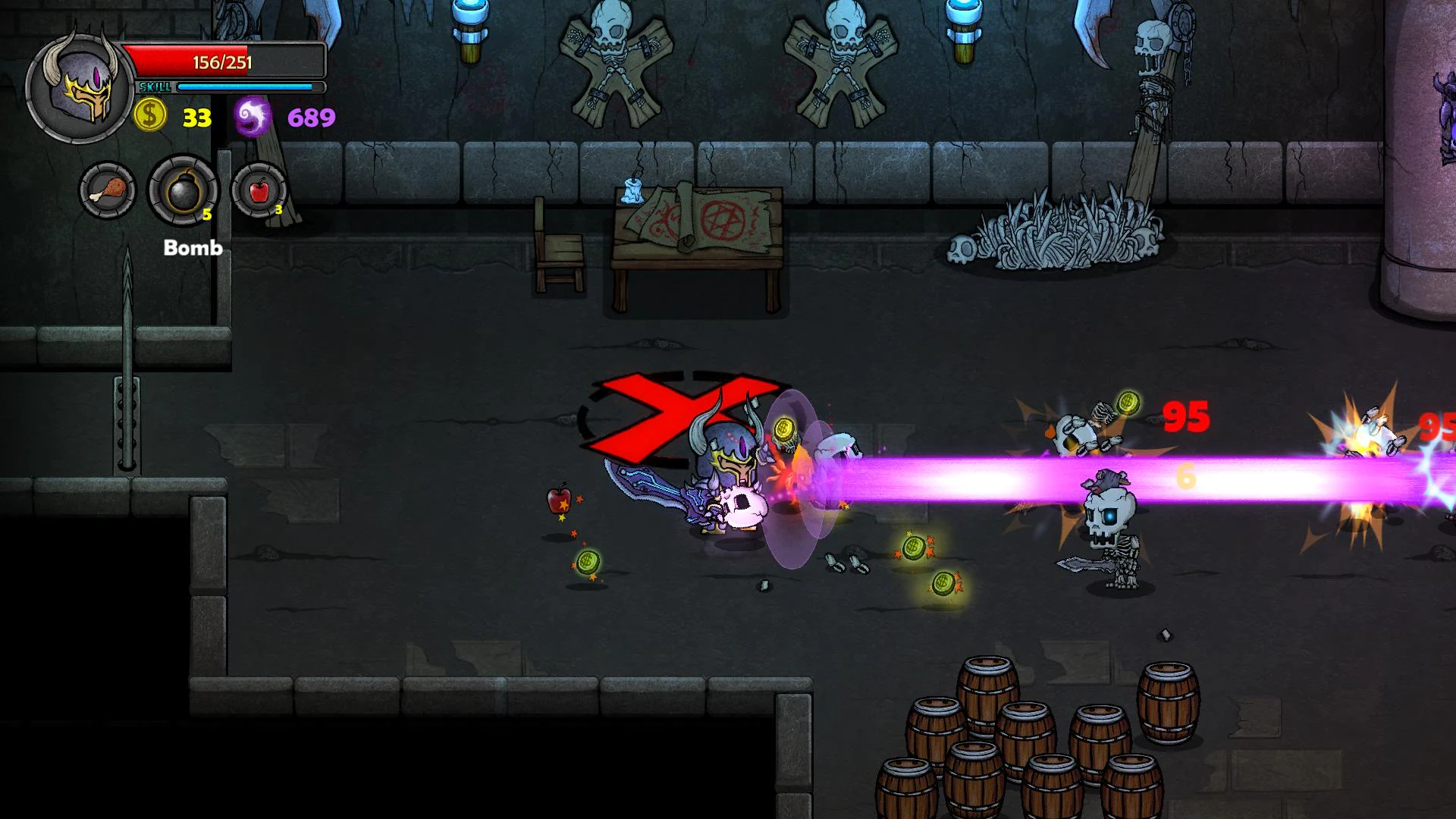Click the drumstick food item icon
Viewport: 1456px width, 819px height.
click(108, 190)
